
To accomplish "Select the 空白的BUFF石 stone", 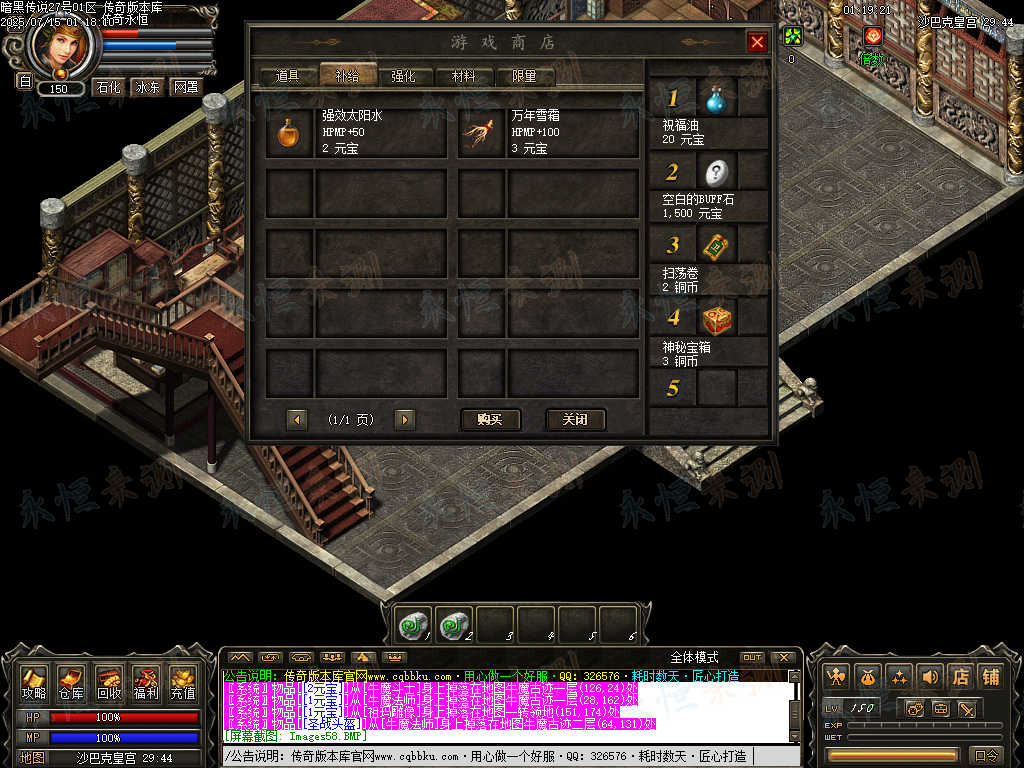I will tap(716, 172).
